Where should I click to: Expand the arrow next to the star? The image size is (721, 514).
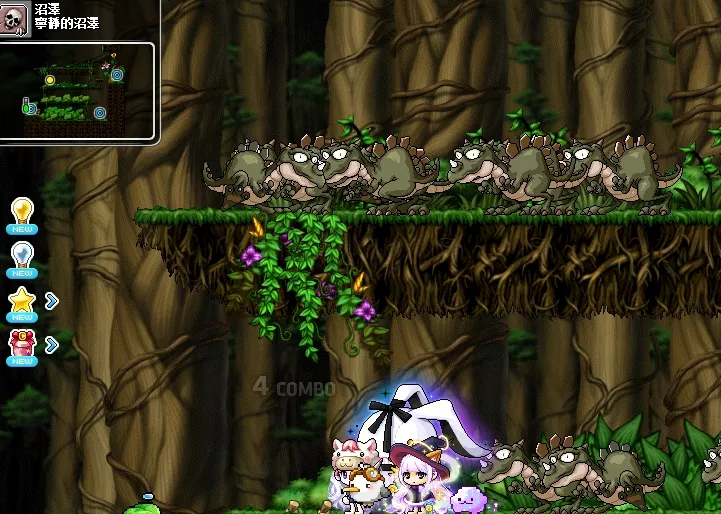point(52,300)
